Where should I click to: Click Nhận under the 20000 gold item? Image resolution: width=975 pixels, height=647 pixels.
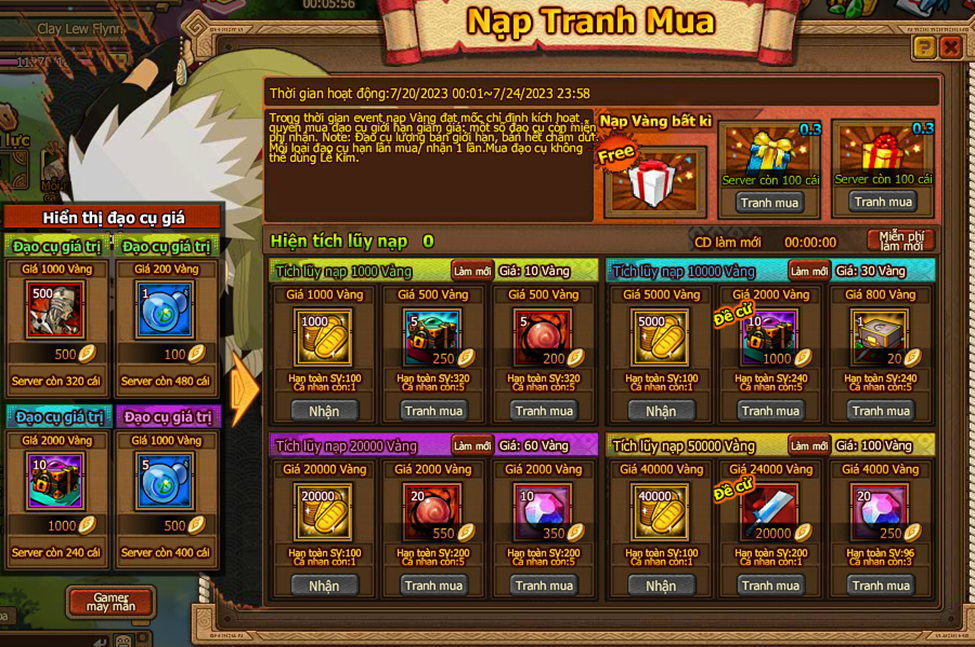click(x=324, y=585)
